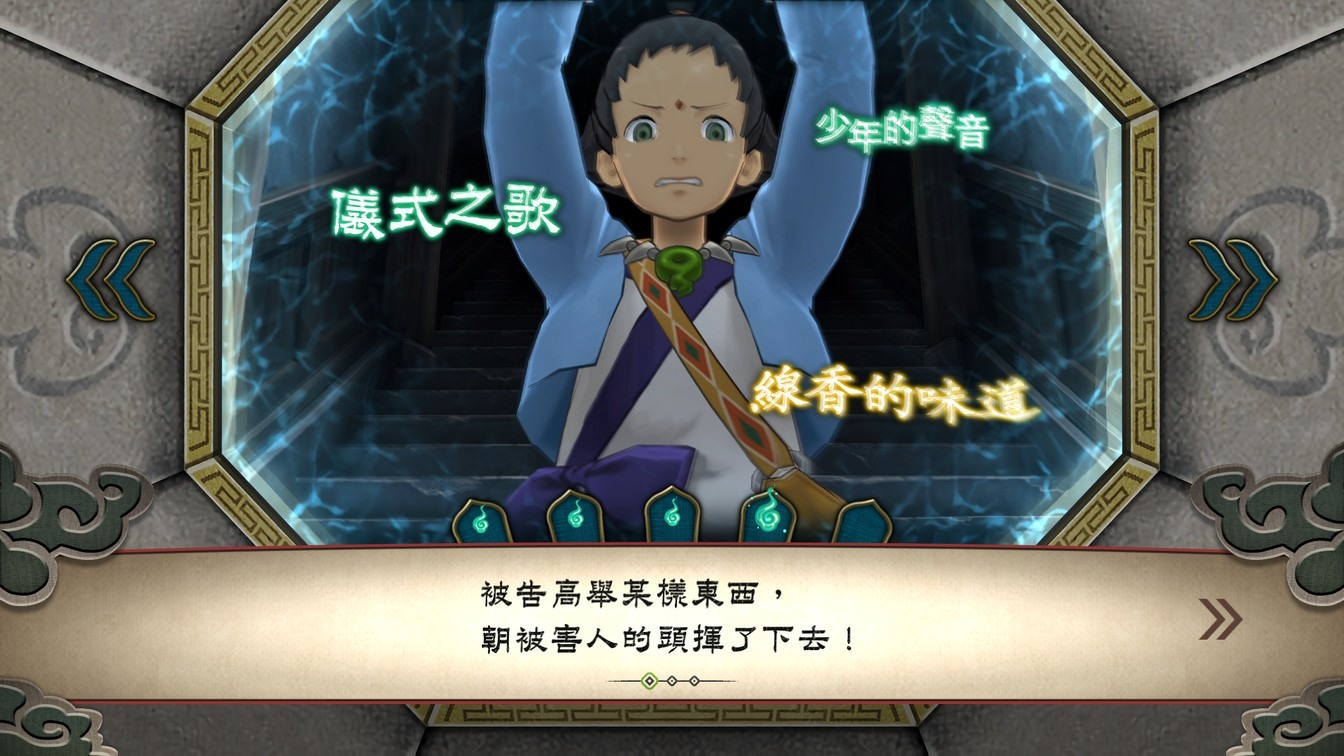The height and width of the screenshot is (756, 1344).
Task: Select the green sense word 少年的聲音
Action: (901, 130)
